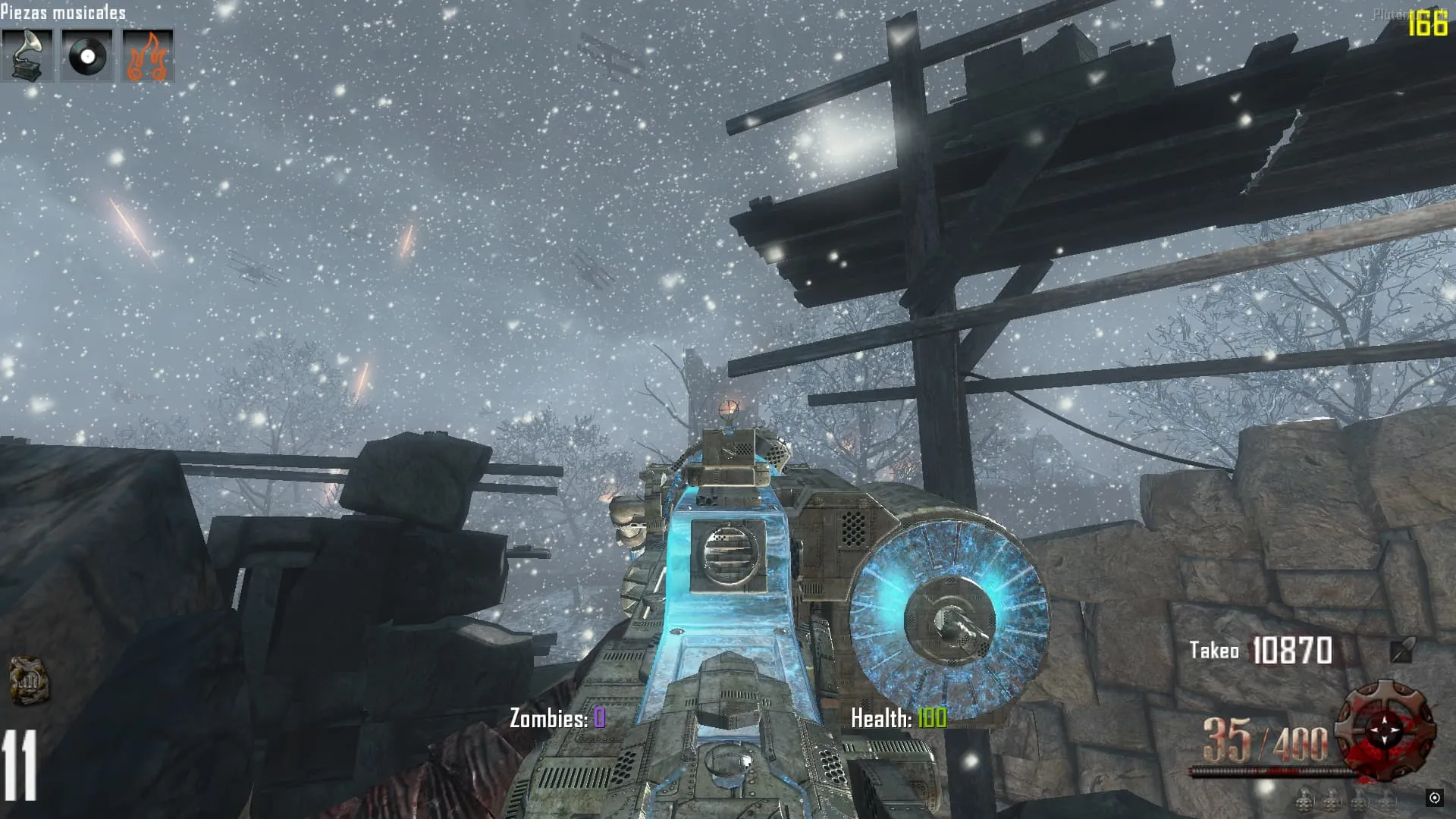Select the black vinyl record icon
This screenshot has width=1456, height=819.
[87, 55]
